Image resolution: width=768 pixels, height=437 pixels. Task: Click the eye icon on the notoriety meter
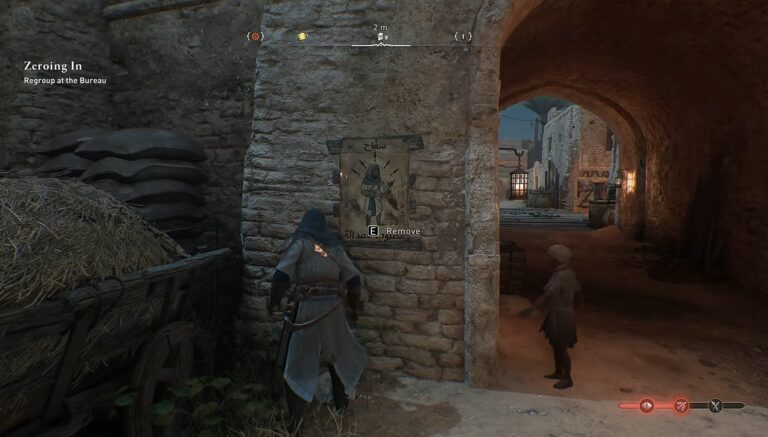tap(645, 406)
